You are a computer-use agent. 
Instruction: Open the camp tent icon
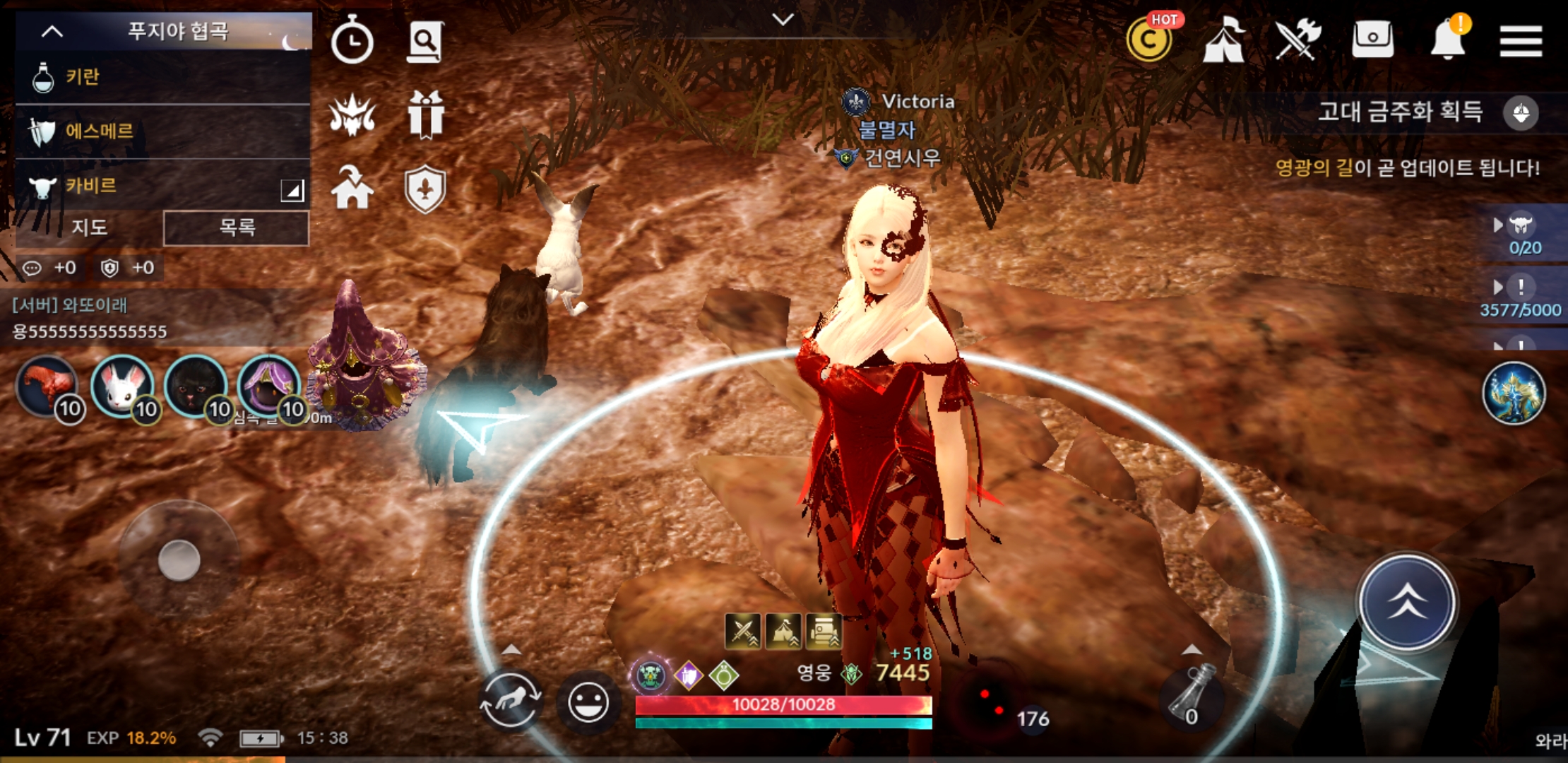click(1224, 40)
